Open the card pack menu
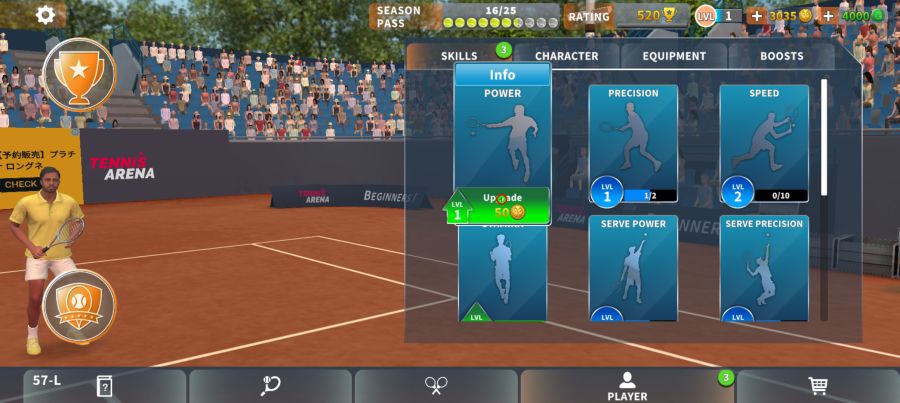Screen dimensions: 900x403 (104, 386)
